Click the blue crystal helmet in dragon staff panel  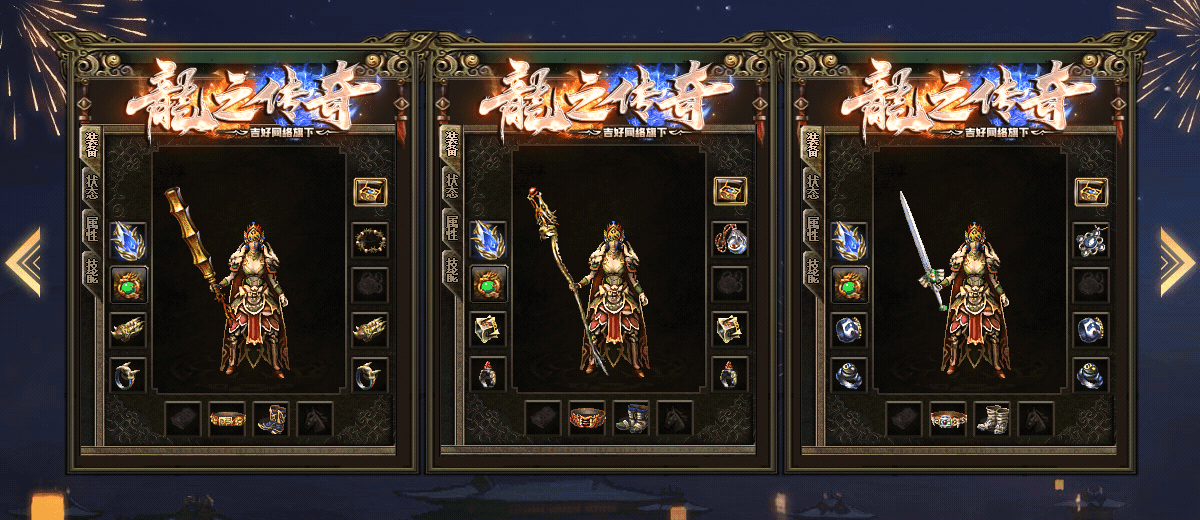coord(488,240)
